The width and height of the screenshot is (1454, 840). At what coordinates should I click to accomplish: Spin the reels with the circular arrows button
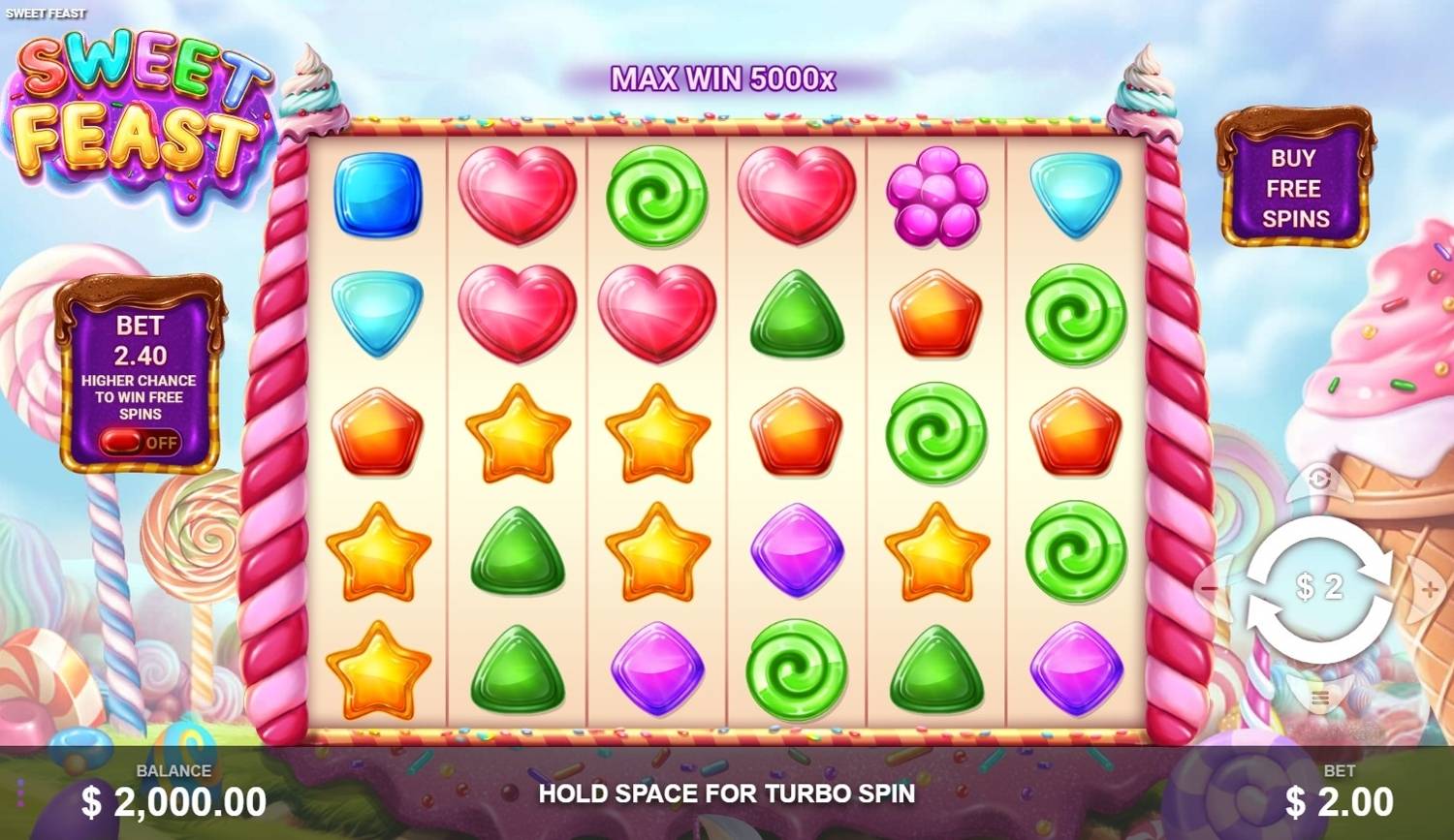click(1318, 588)
